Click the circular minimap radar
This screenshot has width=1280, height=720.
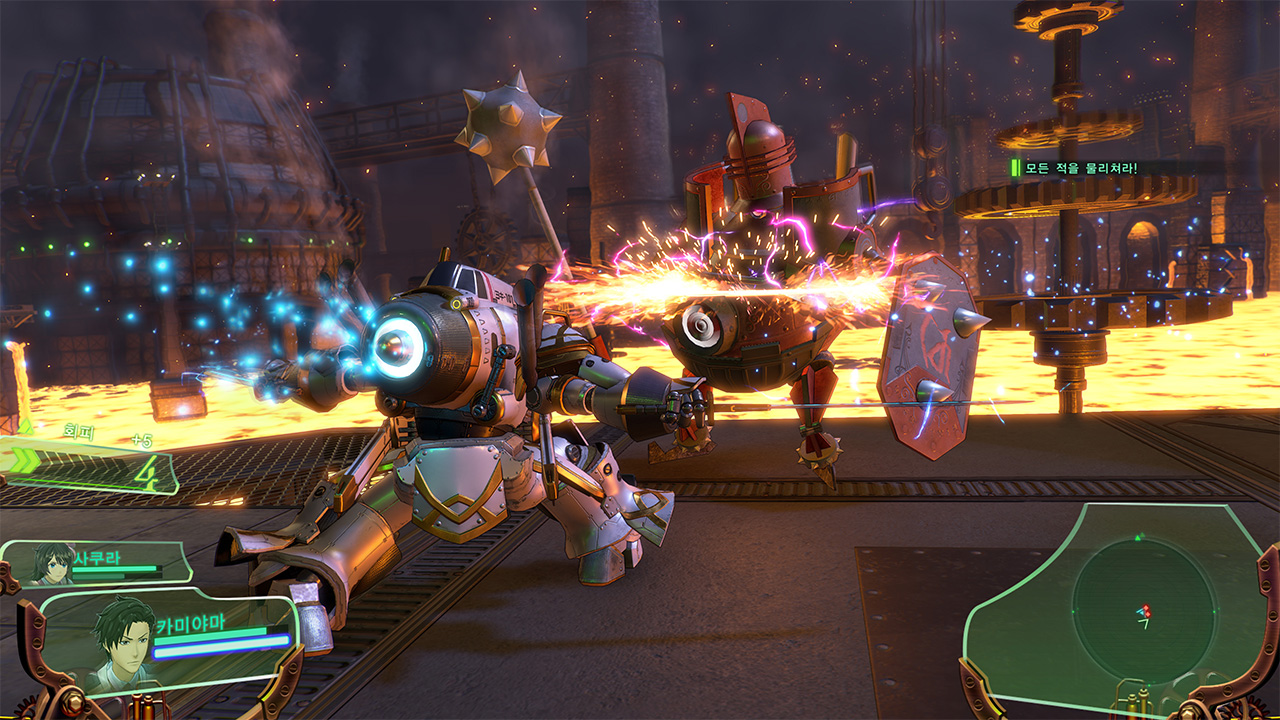tap(1143, 610)
